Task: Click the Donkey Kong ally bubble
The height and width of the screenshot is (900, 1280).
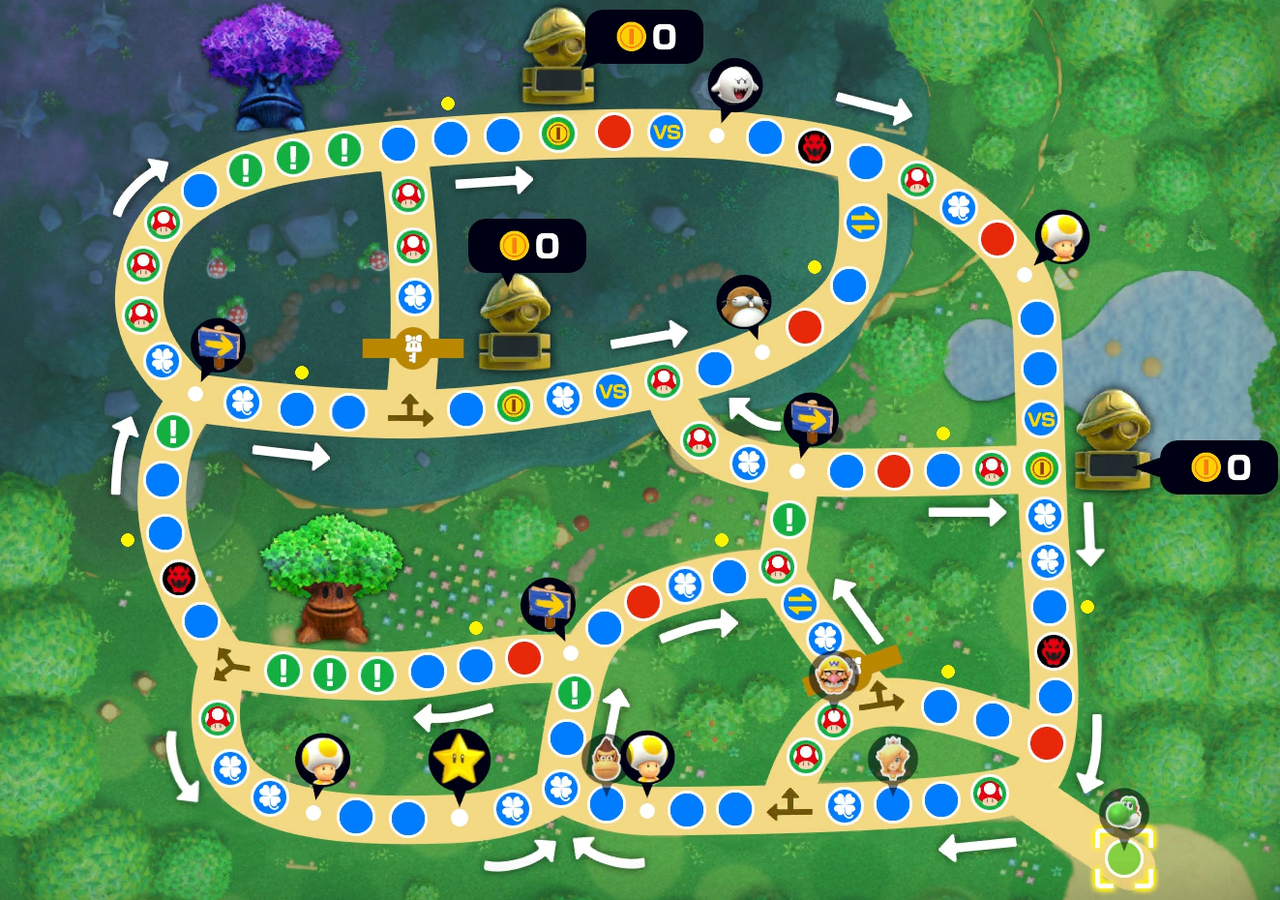Action: click(609, 760)
